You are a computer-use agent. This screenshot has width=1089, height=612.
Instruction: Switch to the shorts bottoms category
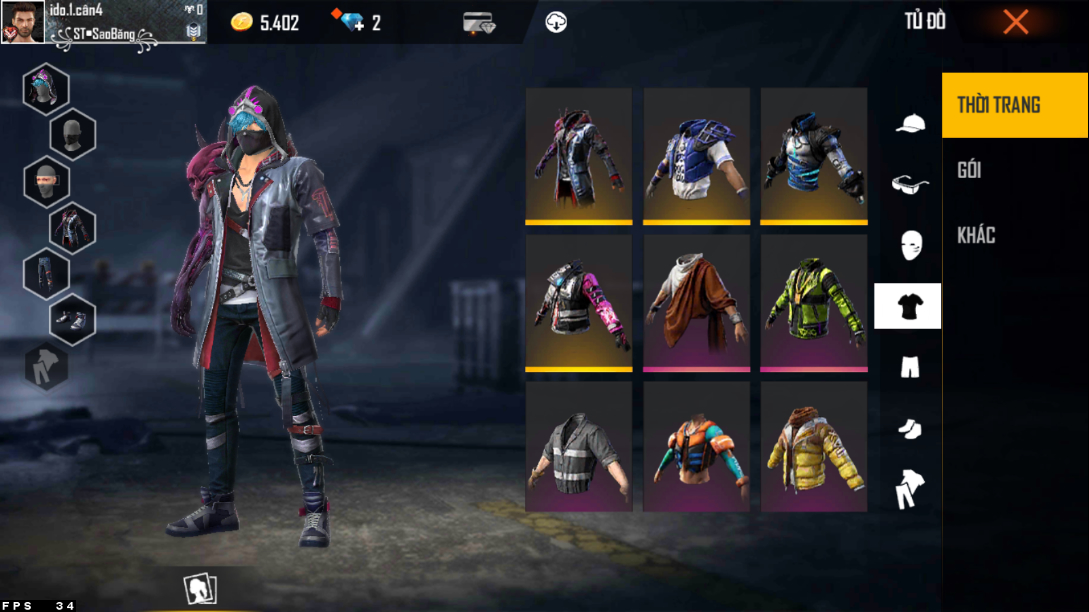(x=909, y=367)
